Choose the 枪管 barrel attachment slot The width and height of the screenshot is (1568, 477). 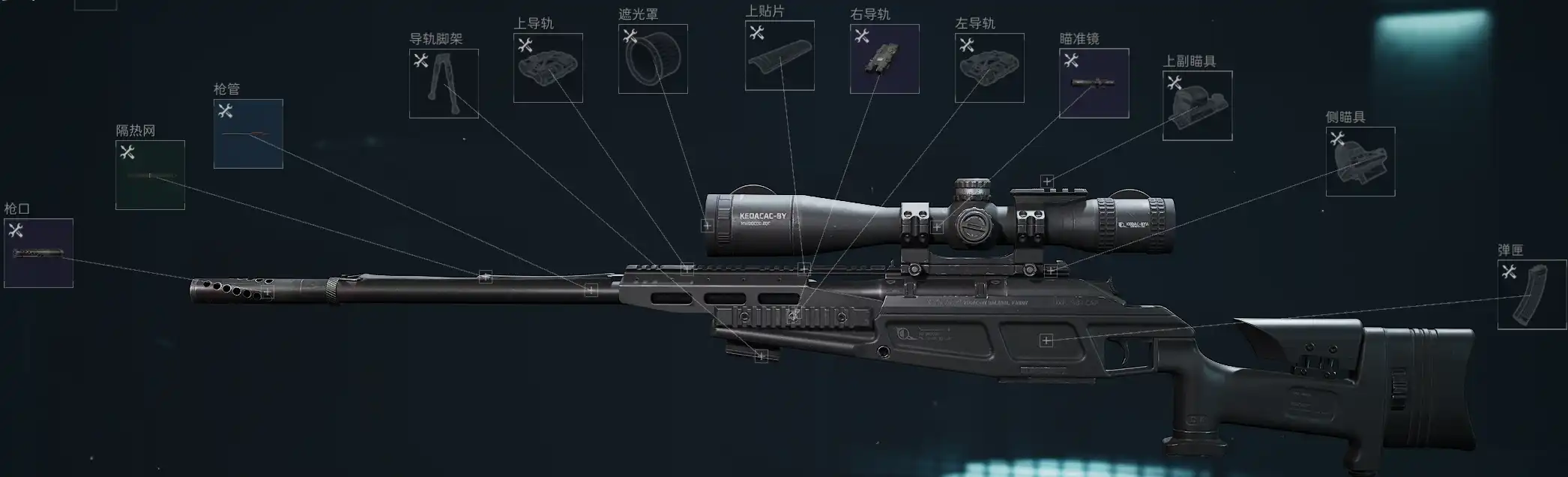(x=248, y=133)
